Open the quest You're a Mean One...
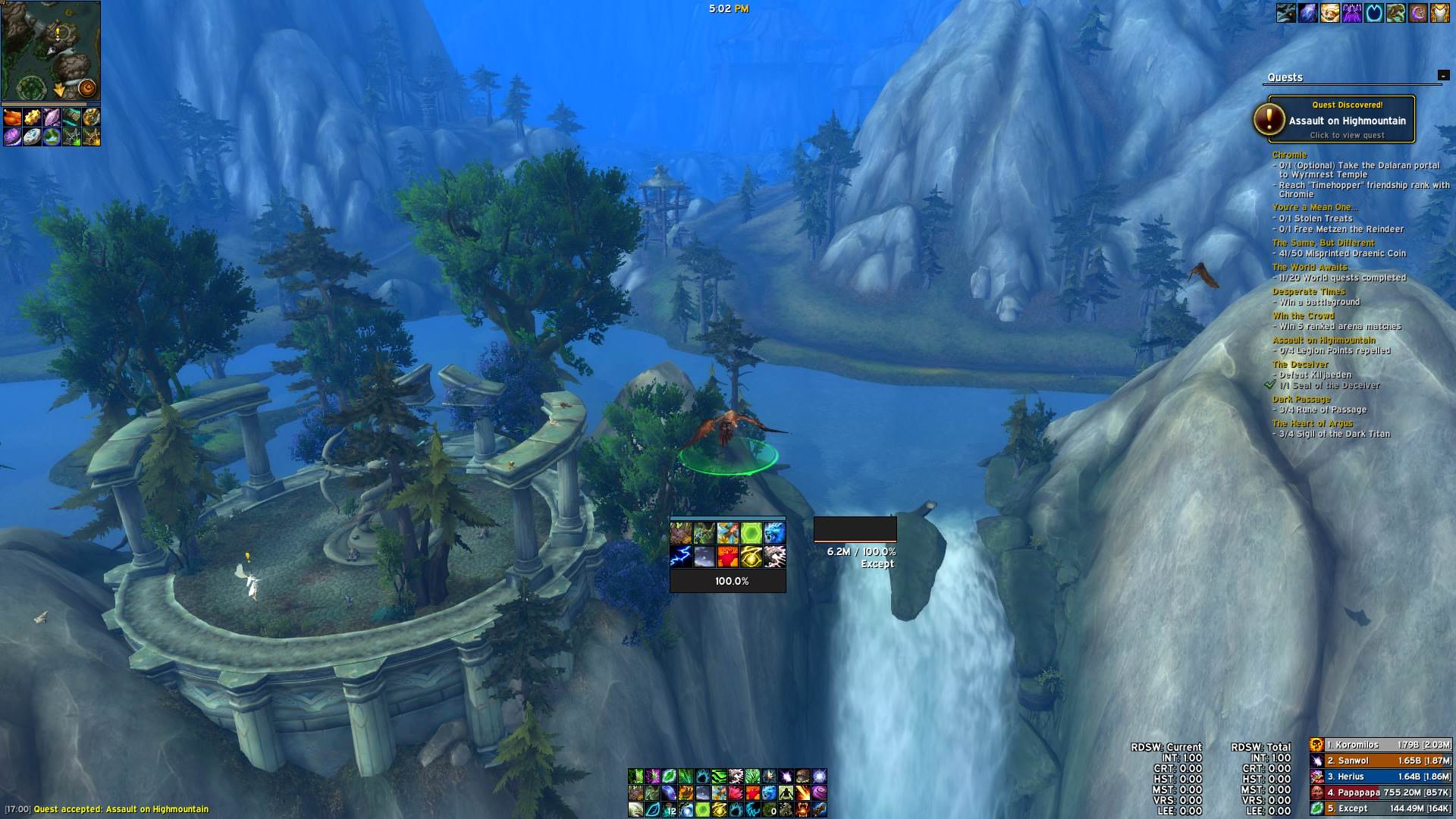This screenshot has width=1456, height=819. (x=1314, y=207)
